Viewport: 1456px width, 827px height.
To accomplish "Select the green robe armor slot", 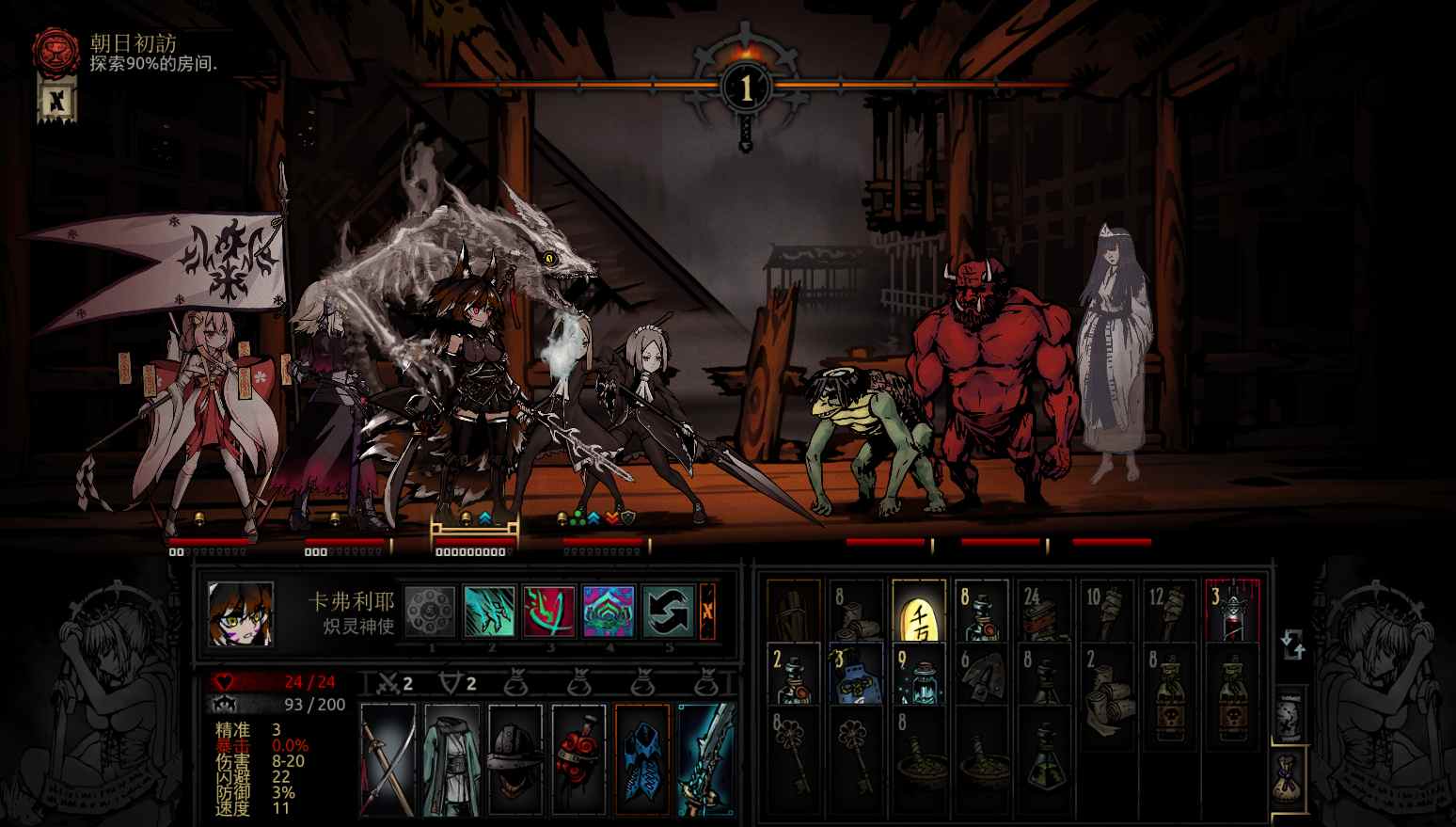I will click(x=451, y=759).
